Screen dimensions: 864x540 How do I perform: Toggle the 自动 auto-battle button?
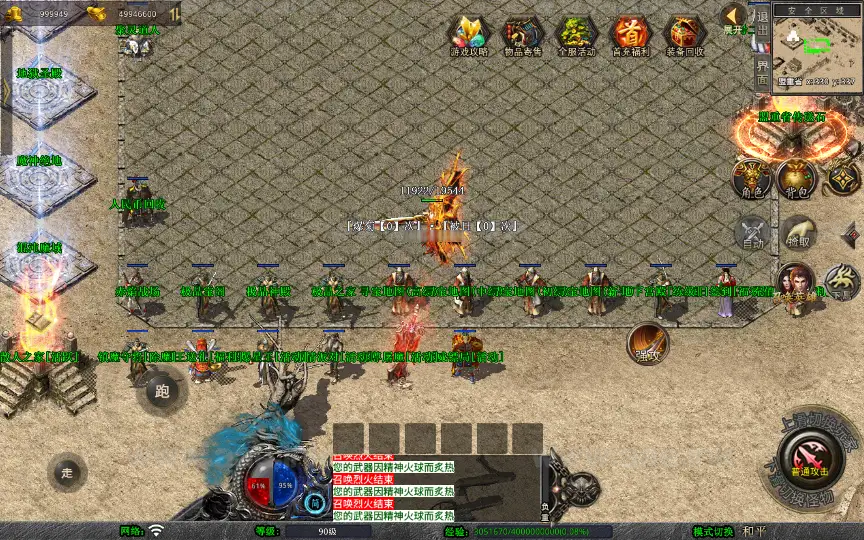pos(752,233)
